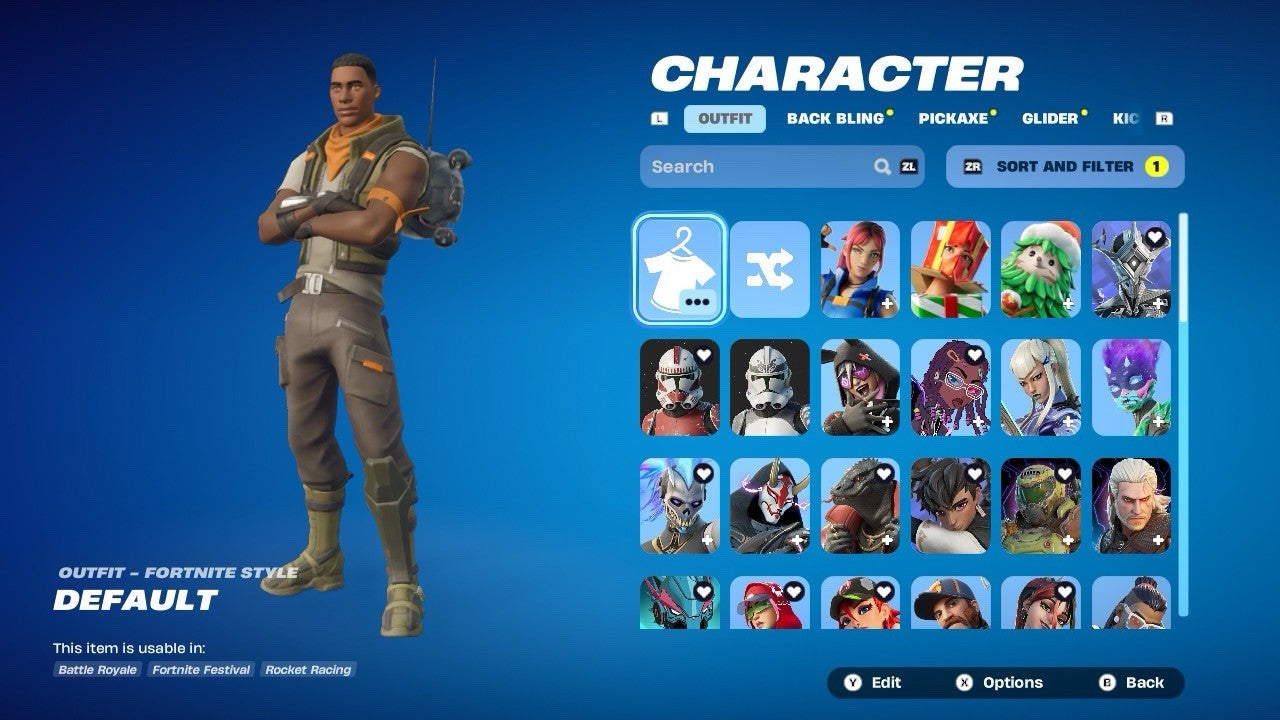Screen dimensions: 1280x720
Task: Select the default outfit hanger tile
Action: pyautogui.click(x=680, y=270)
